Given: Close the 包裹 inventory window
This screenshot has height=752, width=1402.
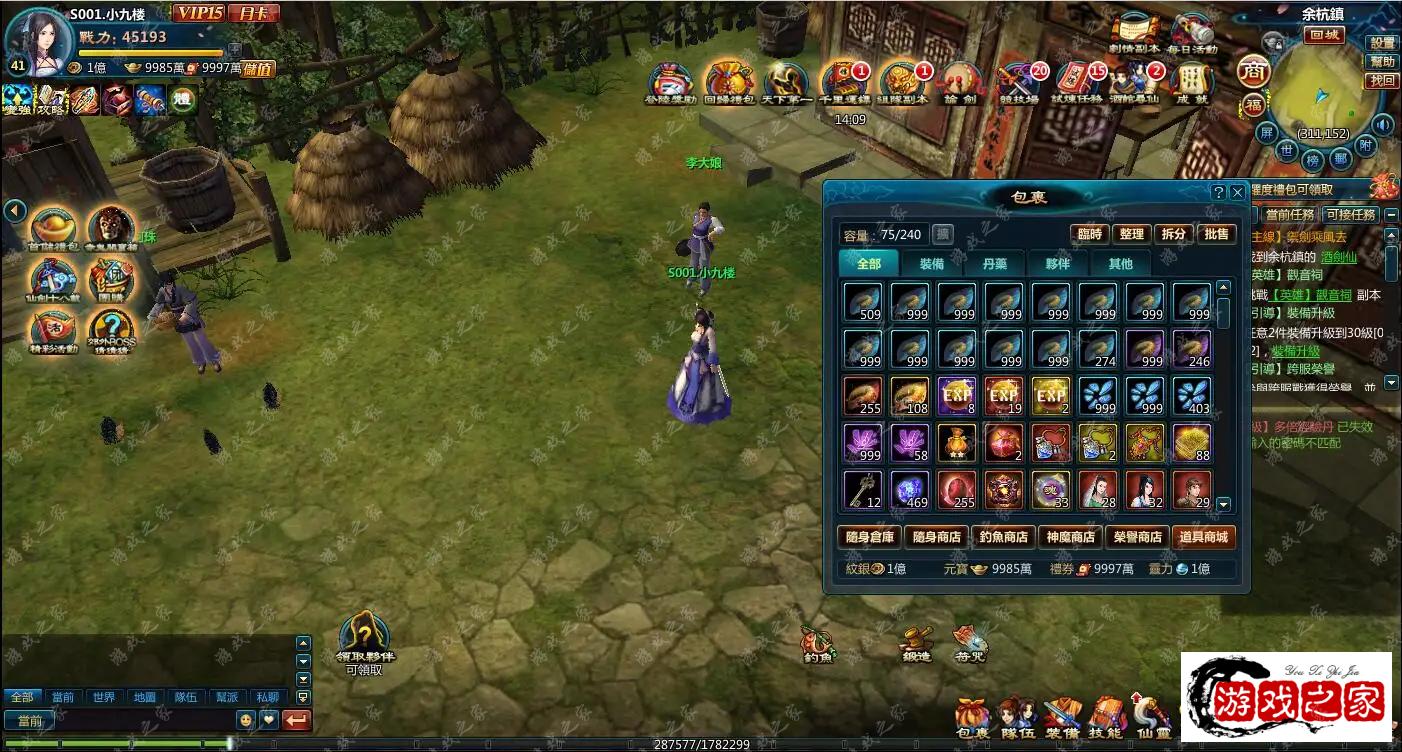Looking at the screenshot, I should pos(1237,192).
